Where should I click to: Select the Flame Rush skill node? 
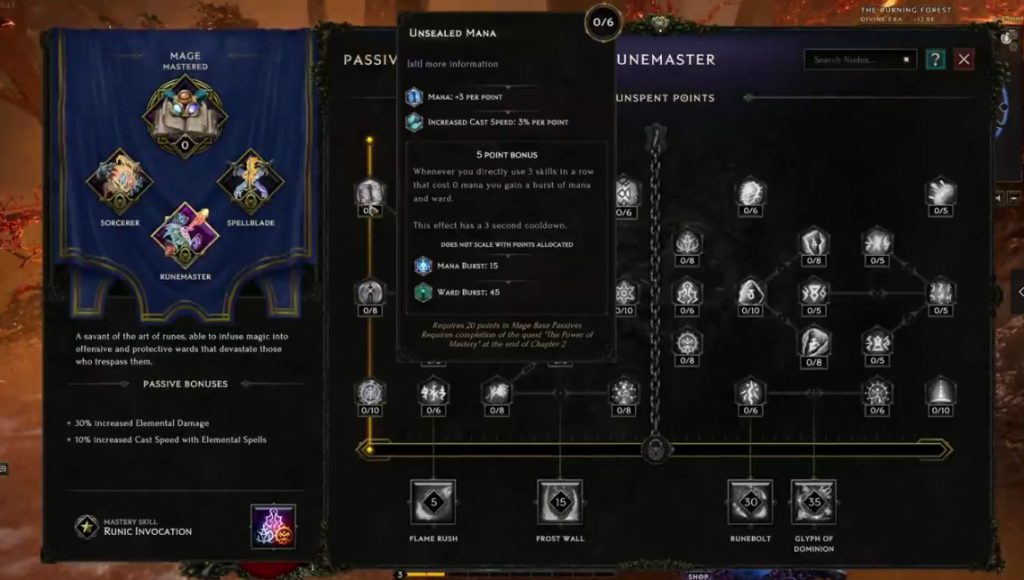pos(433,502)
